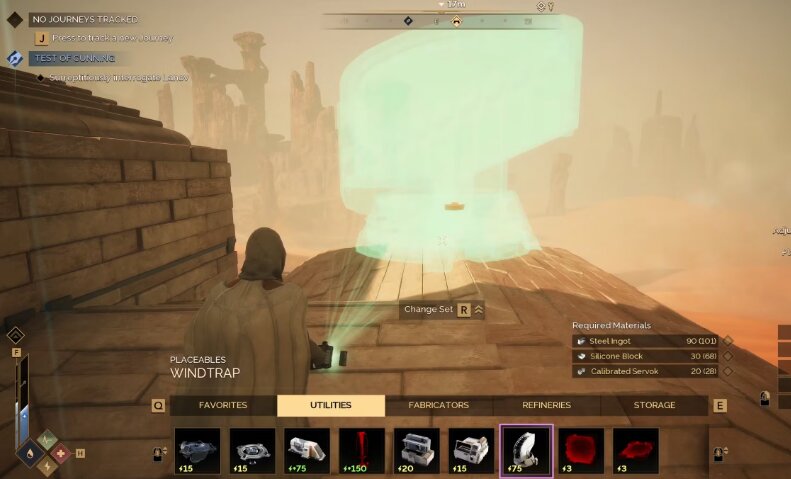Image resolution: width=791 pixels, height=479 pixels.
Task: Select the Utilities category tab
Action: tap(331, 405)
